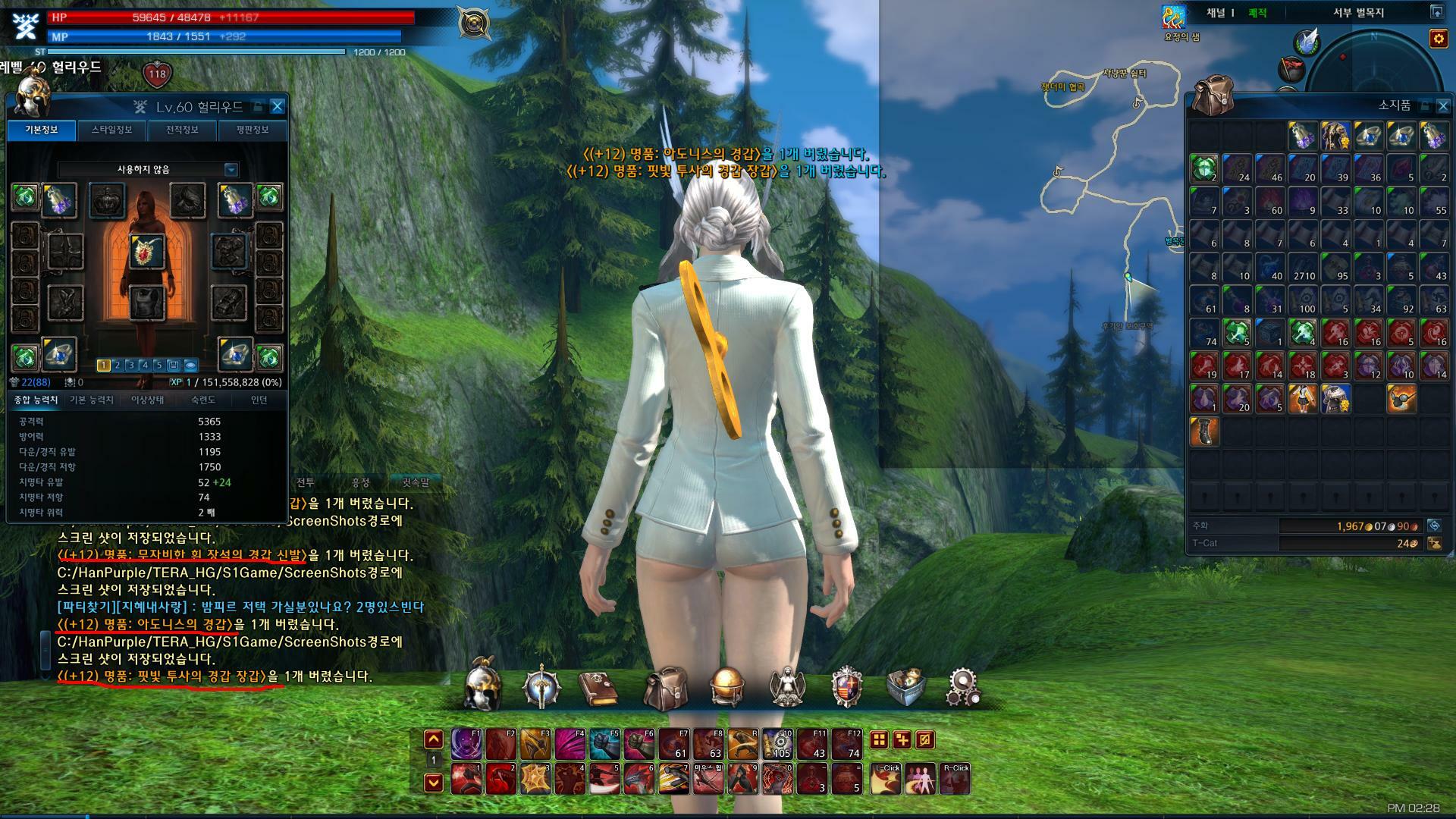Close the Lv.60 character profile window

click(x=278, y=107)
